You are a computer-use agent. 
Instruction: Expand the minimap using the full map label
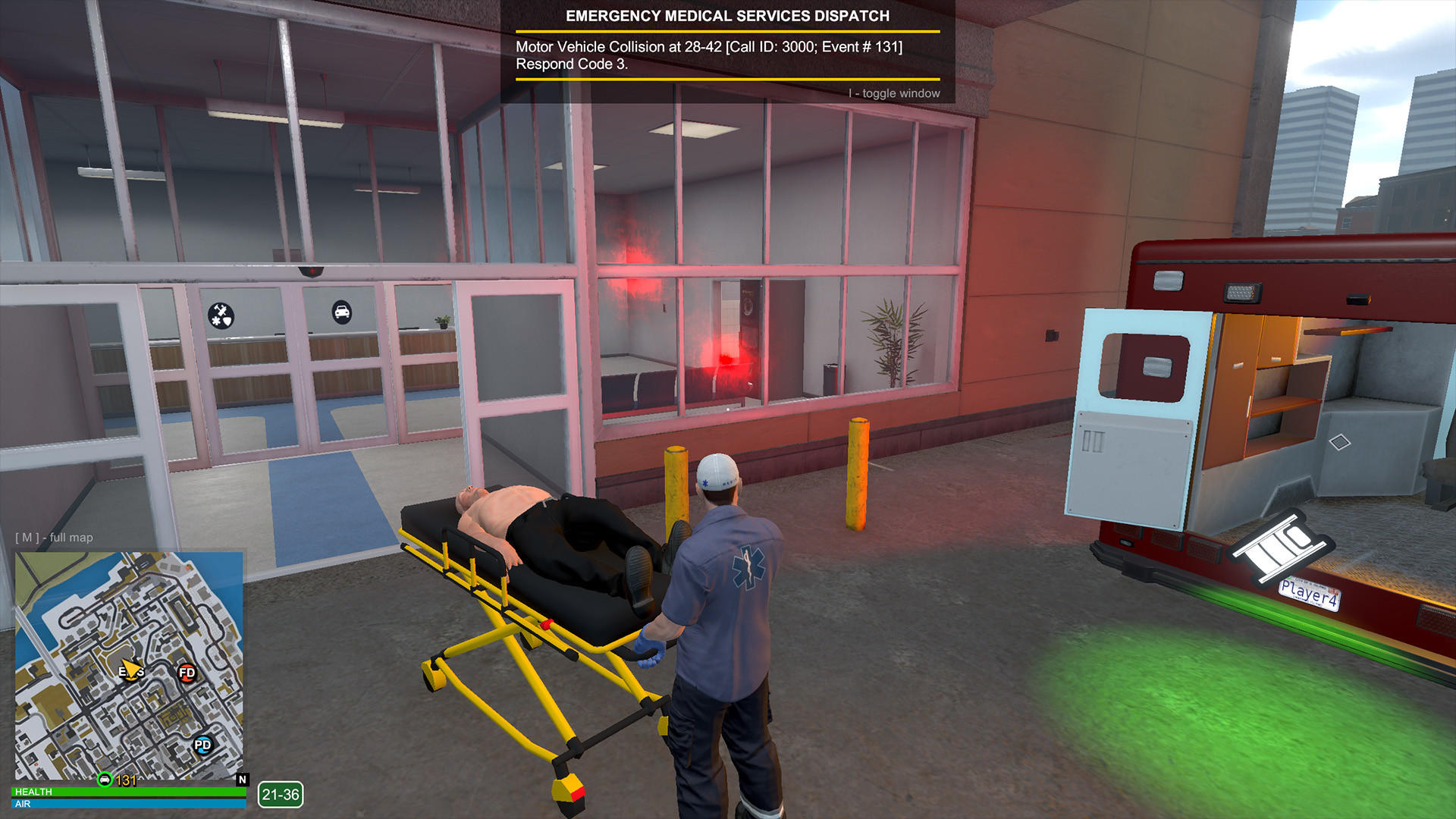[x=53, y=537]
